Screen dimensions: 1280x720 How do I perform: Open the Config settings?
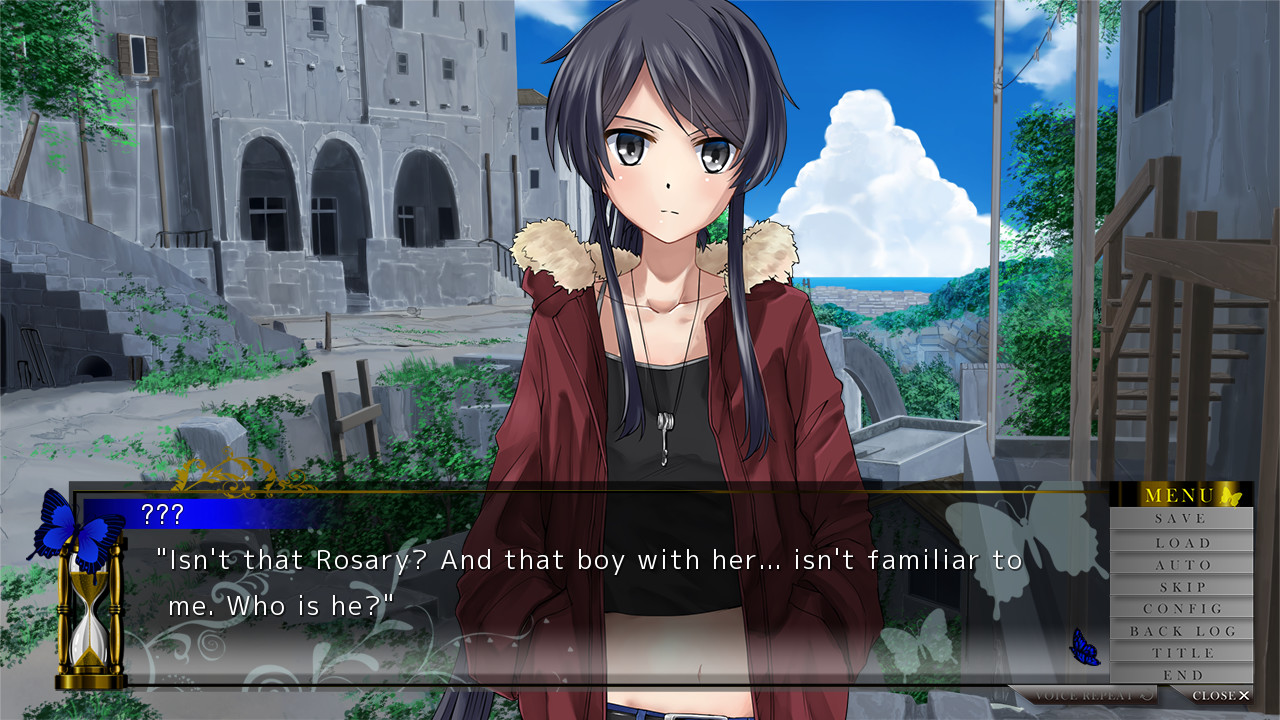[x=1181, y=608]
